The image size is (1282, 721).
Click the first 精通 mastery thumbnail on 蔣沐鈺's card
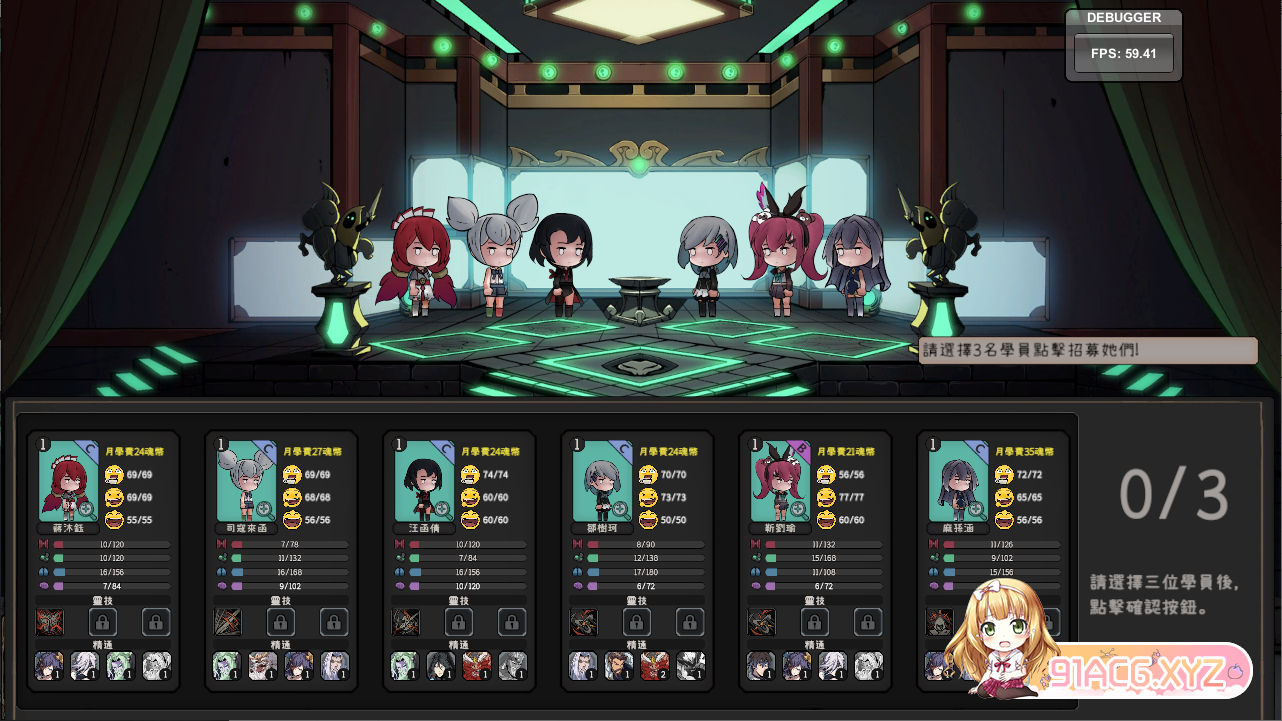[x=49, y=666]
